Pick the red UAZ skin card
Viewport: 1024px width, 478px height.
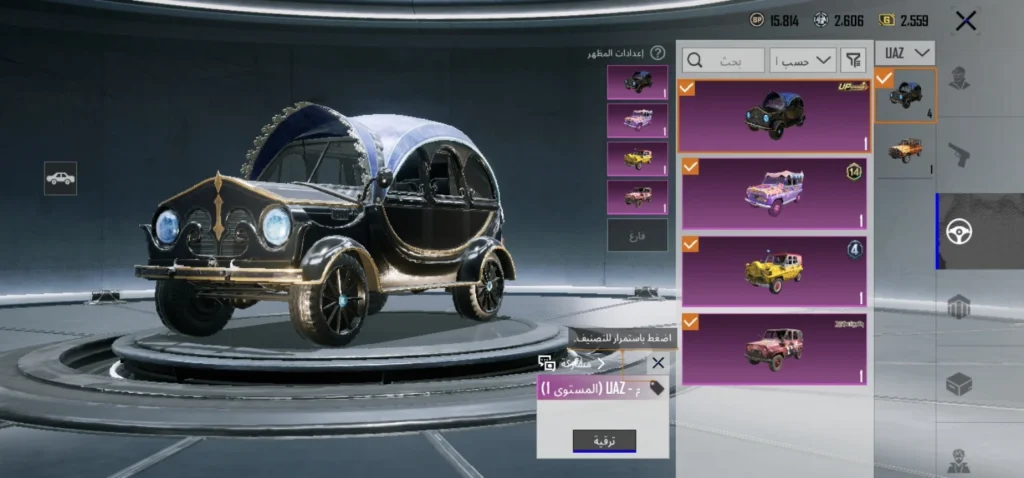pos(774,349)
